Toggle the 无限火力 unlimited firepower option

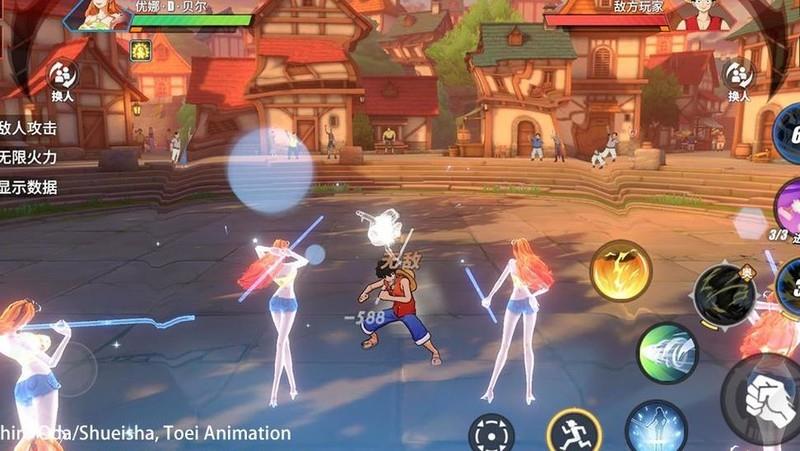pyautogui.click(x=27, y=156)
